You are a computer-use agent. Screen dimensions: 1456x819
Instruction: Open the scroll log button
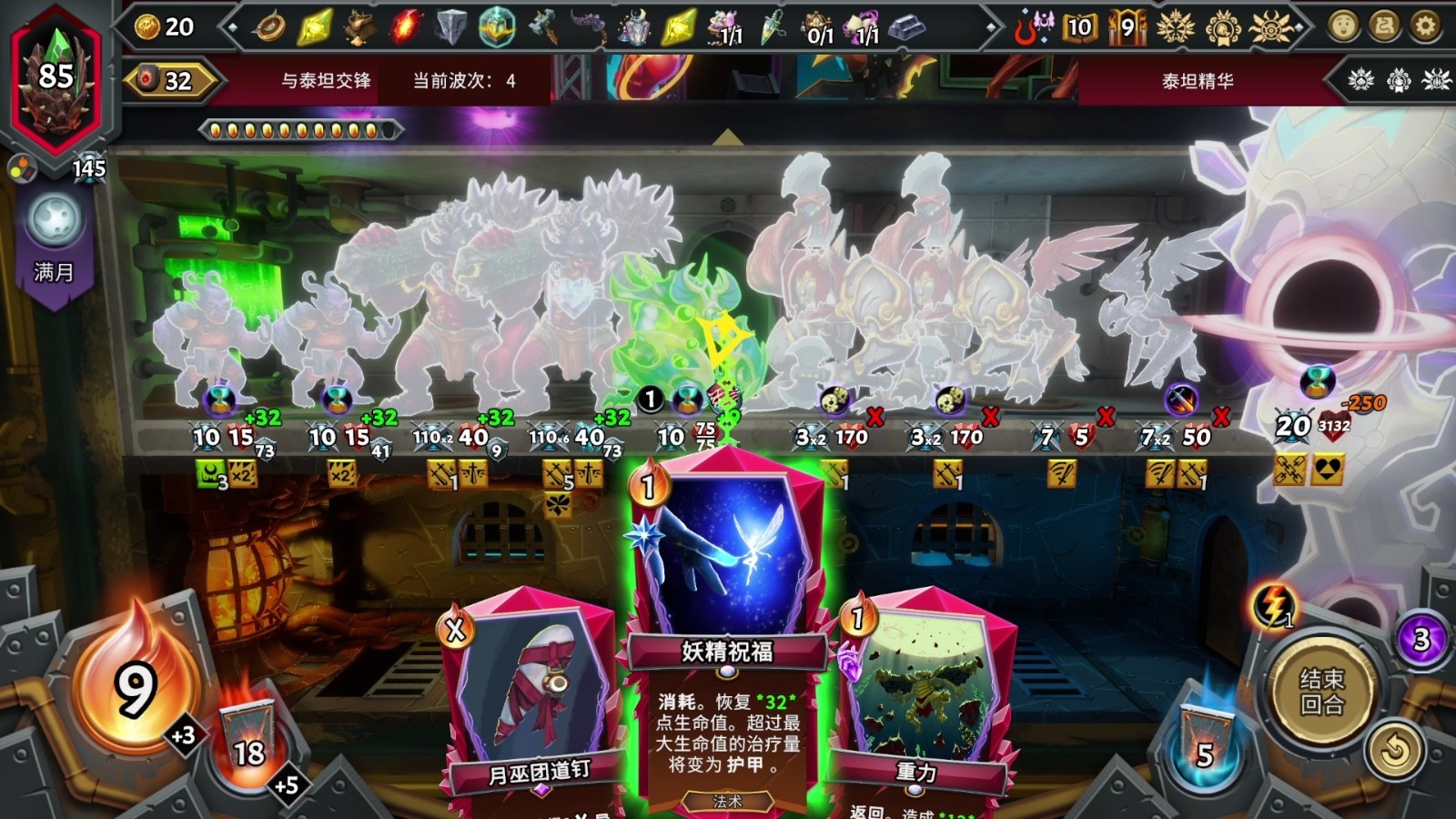pyautogui.click(x=1384, y=26)
